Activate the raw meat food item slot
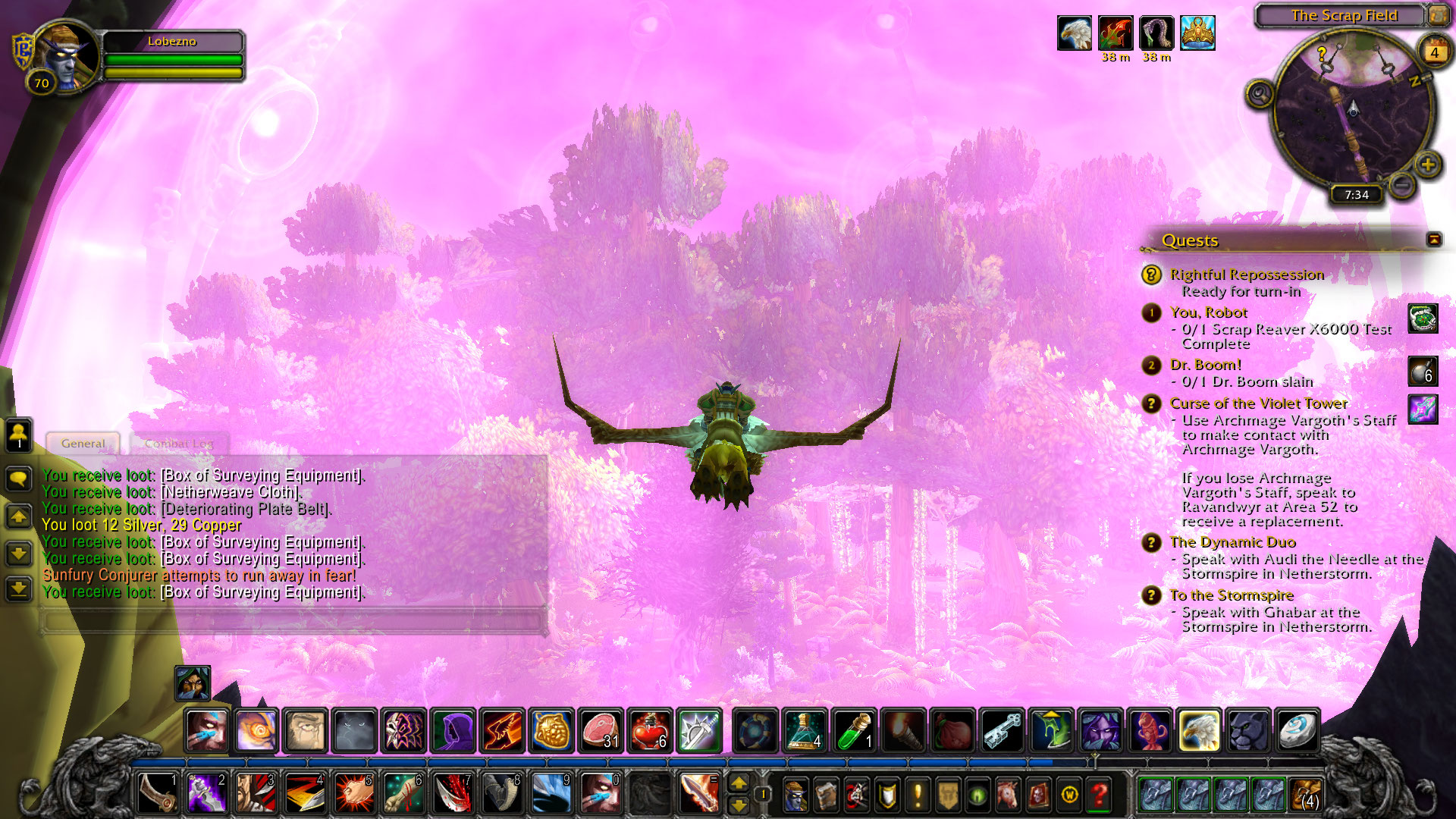Viewport: 1456px width, 819px height. [x=601, y=731]
